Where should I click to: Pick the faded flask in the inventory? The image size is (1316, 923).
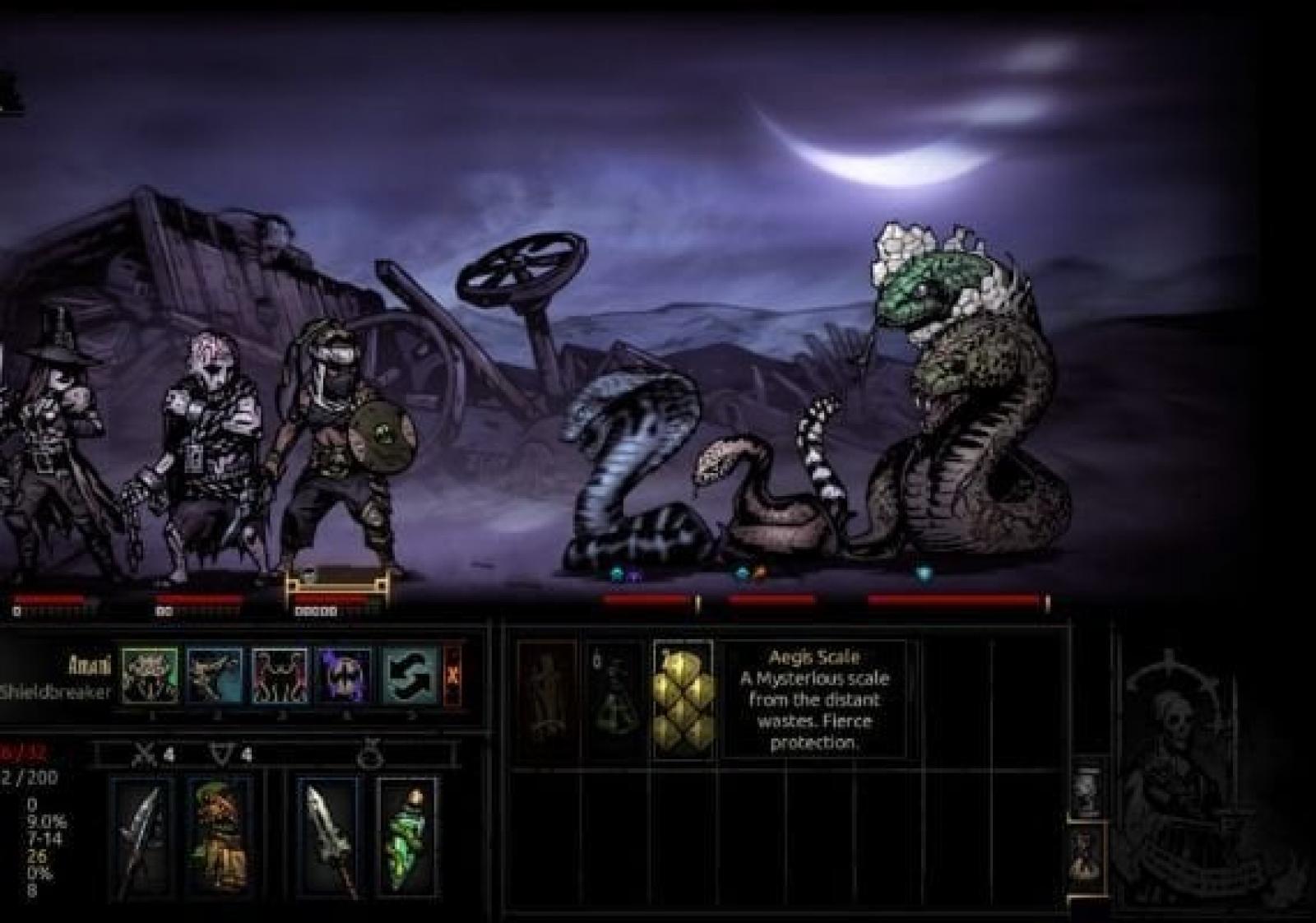(x=616, y=700)
